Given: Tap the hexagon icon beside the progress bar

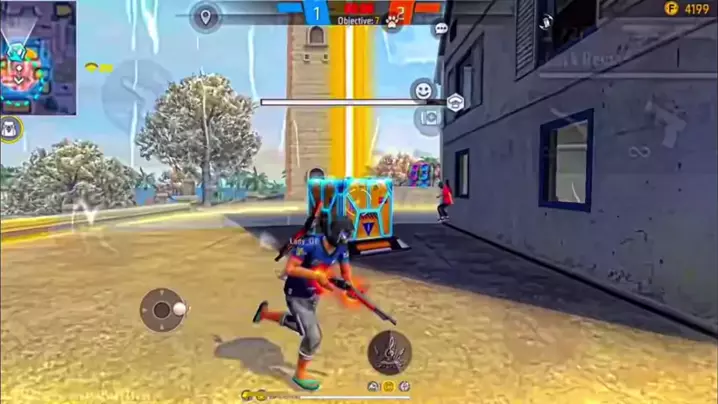Looking at the screenshot, I should point(455,101).
